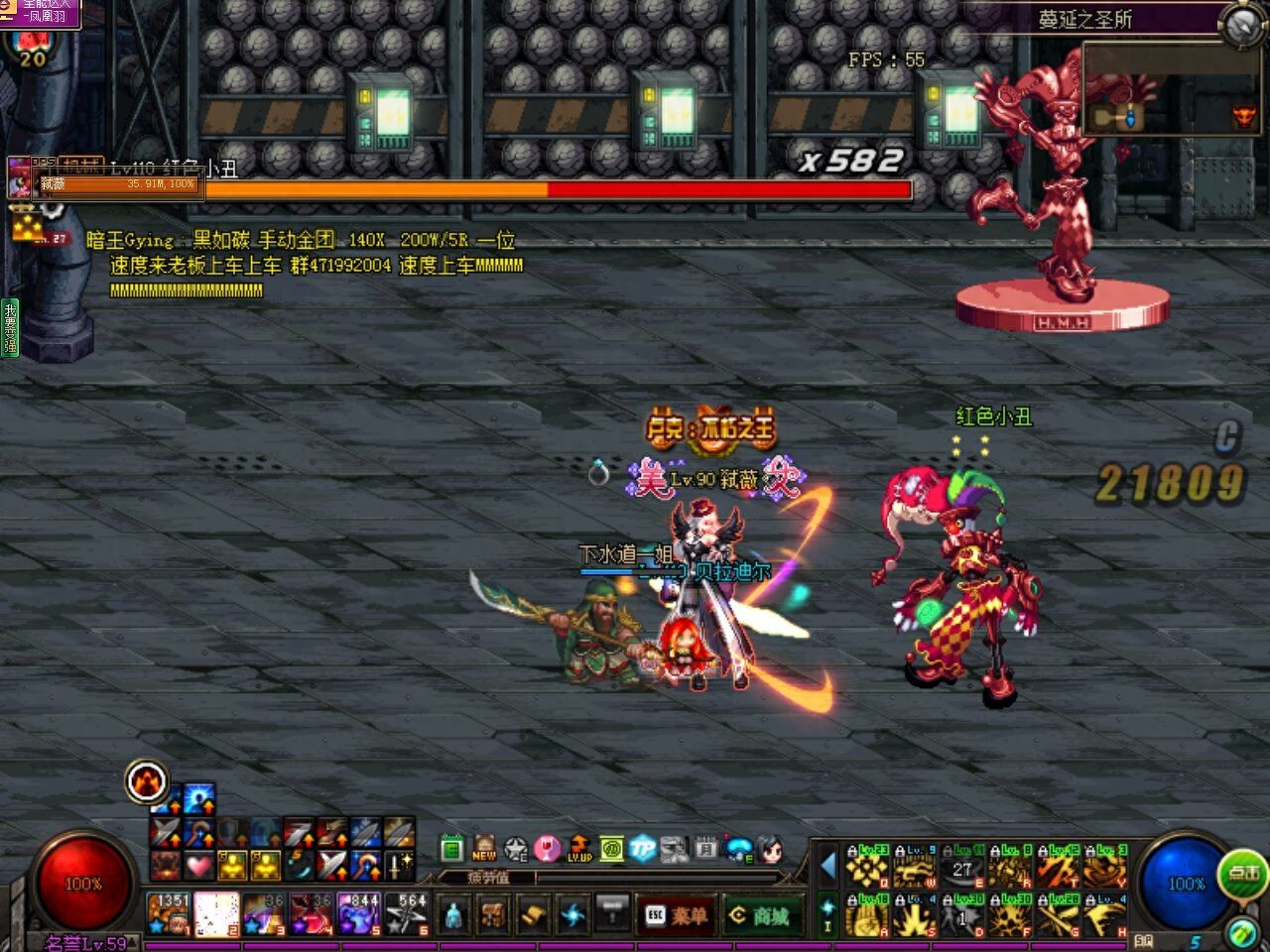Viewport: 1270px width, 952px height.
Task: Toggle the skill bar left arrow
Action: point(827,867)
